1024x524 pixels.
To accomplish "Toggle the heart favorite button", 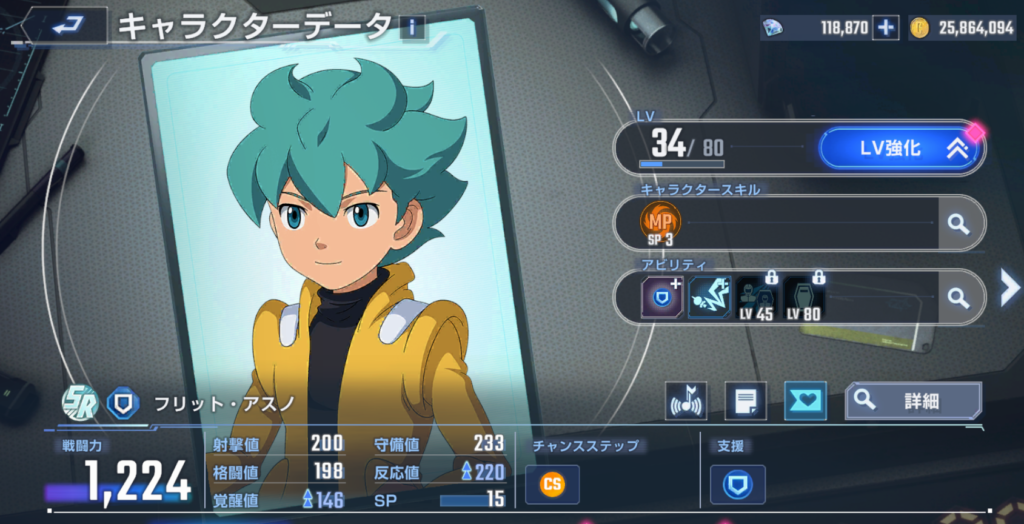I will tap(804, 401).
